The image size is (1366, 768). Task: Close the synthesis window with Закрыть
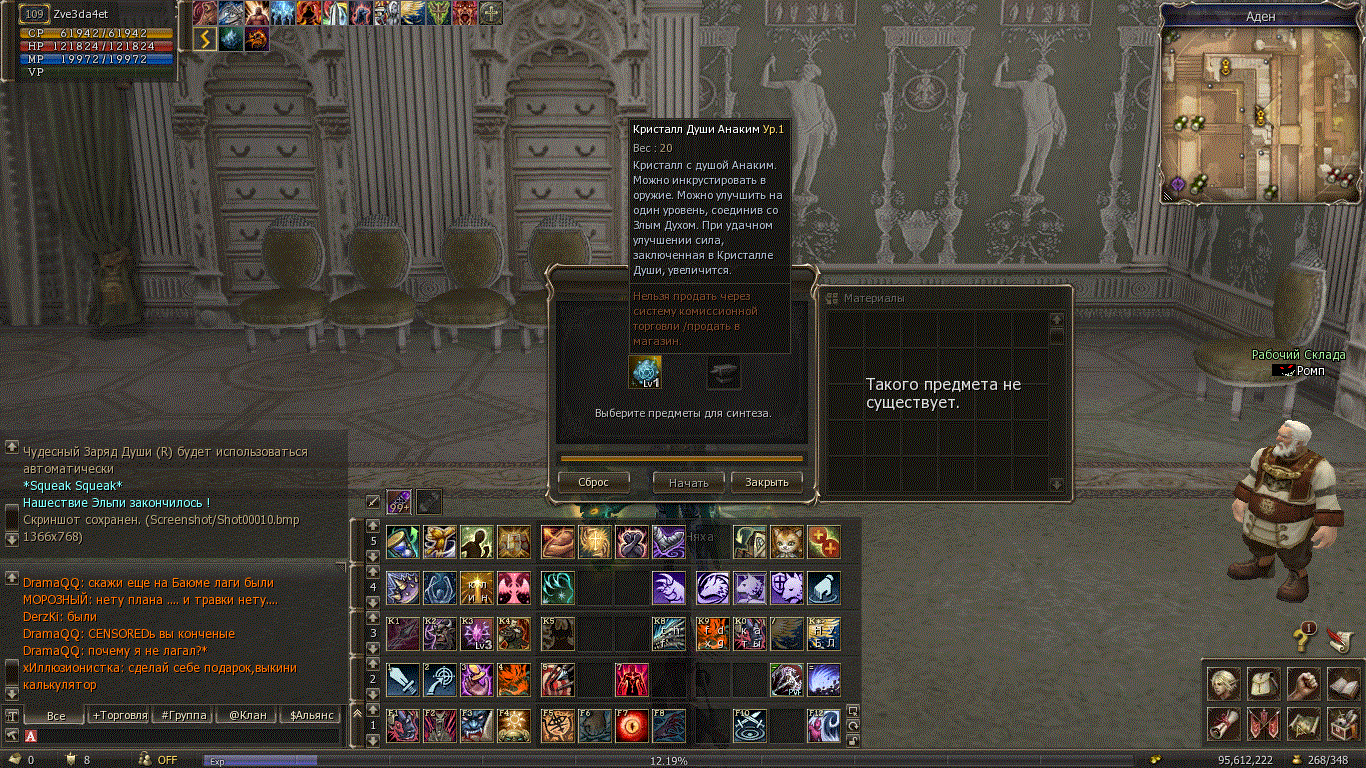pos(767,482)
